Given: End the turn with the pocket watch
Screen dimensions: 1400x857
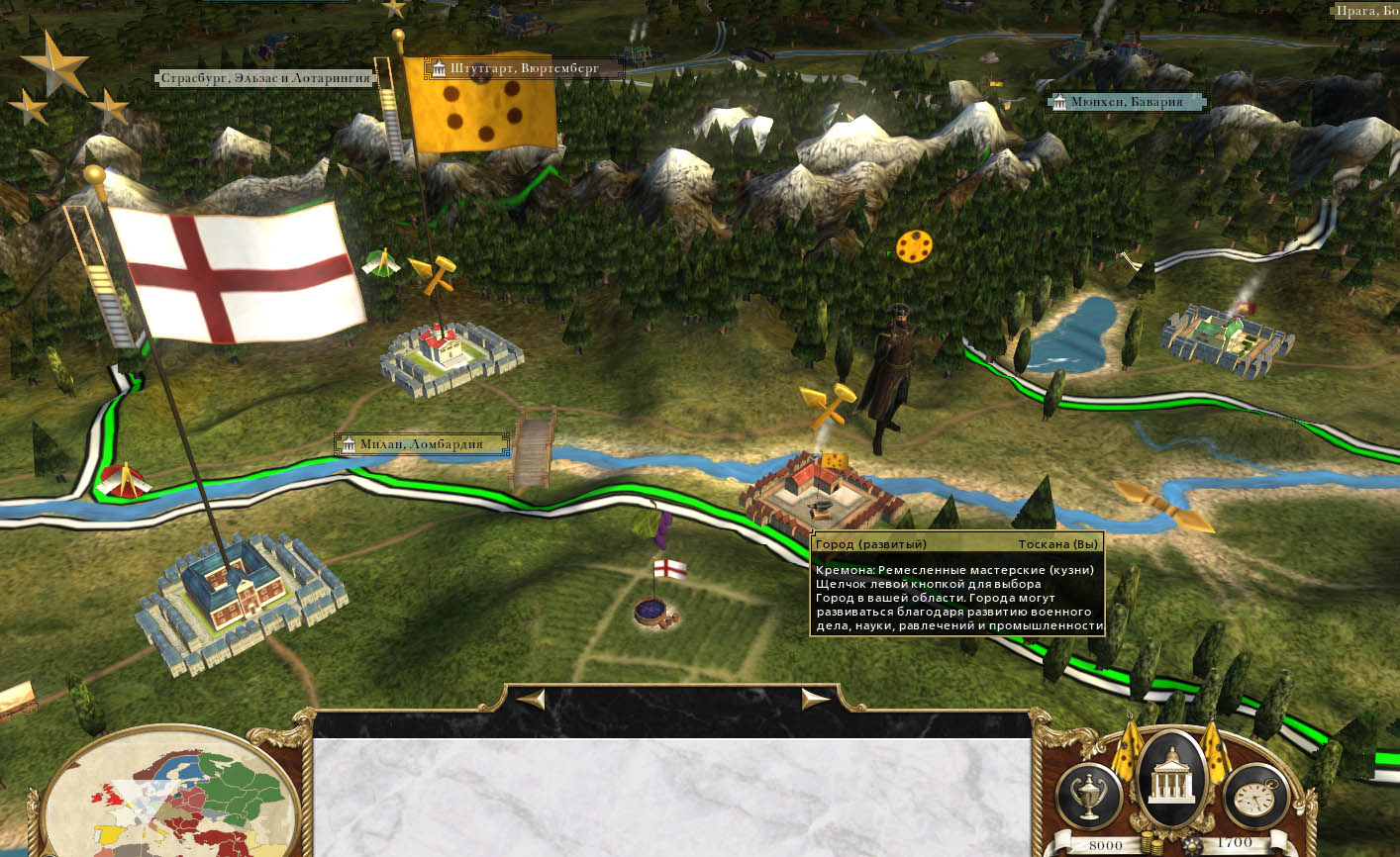Looking at the screenshot, I should point(1255,795).
